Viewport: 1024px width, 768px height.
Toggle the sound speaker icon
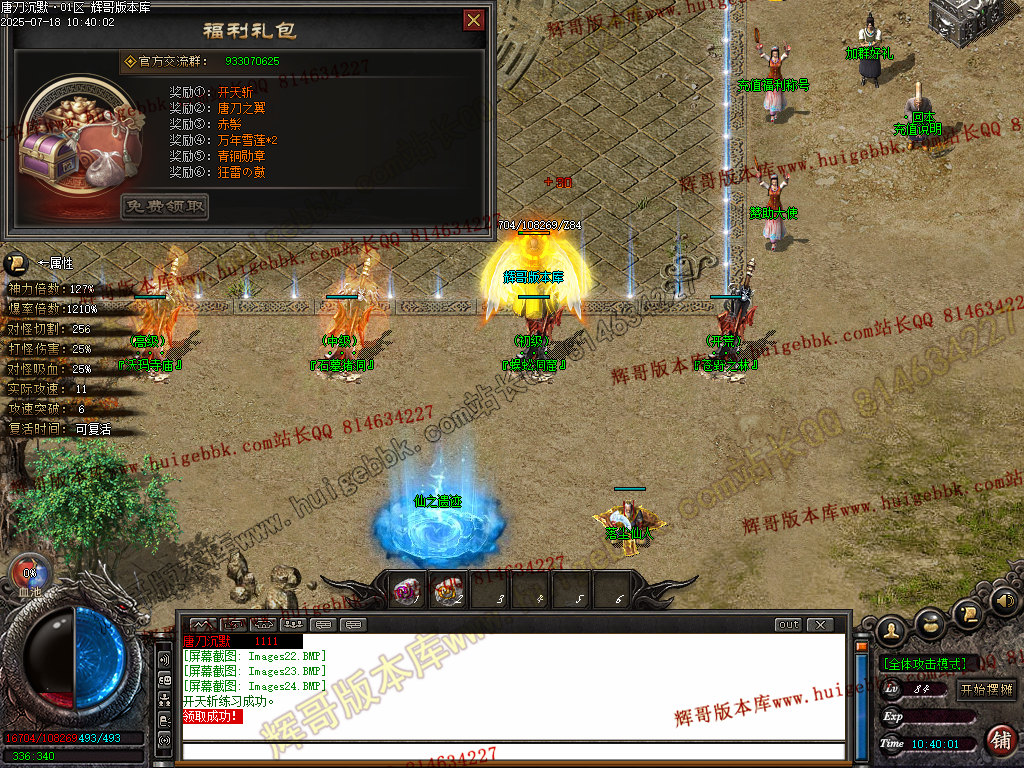click(1004, 602)
